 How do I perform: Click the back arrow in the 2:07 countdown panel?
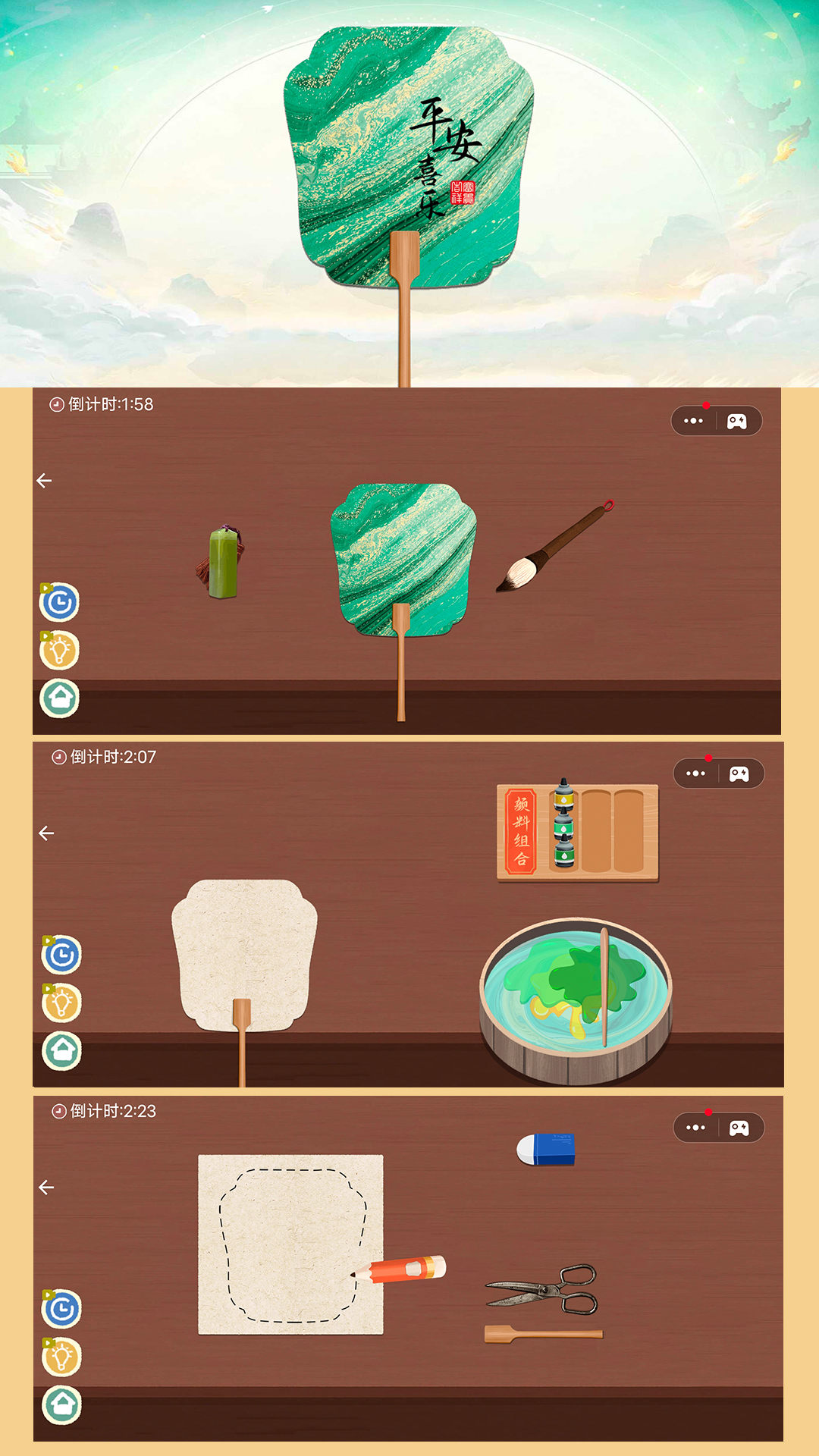(46, 833)
